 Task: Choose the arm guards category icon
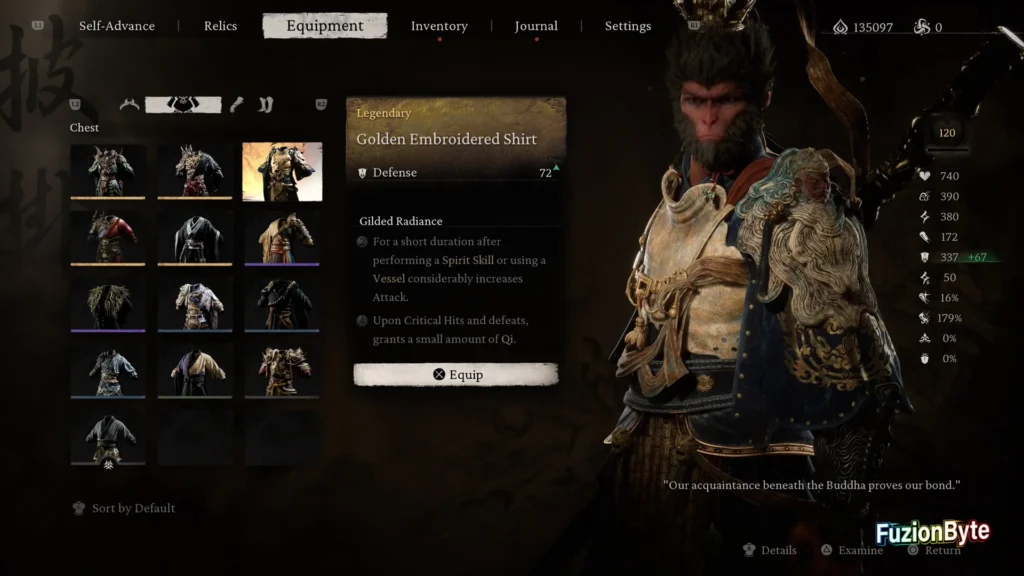coord(236,104)
